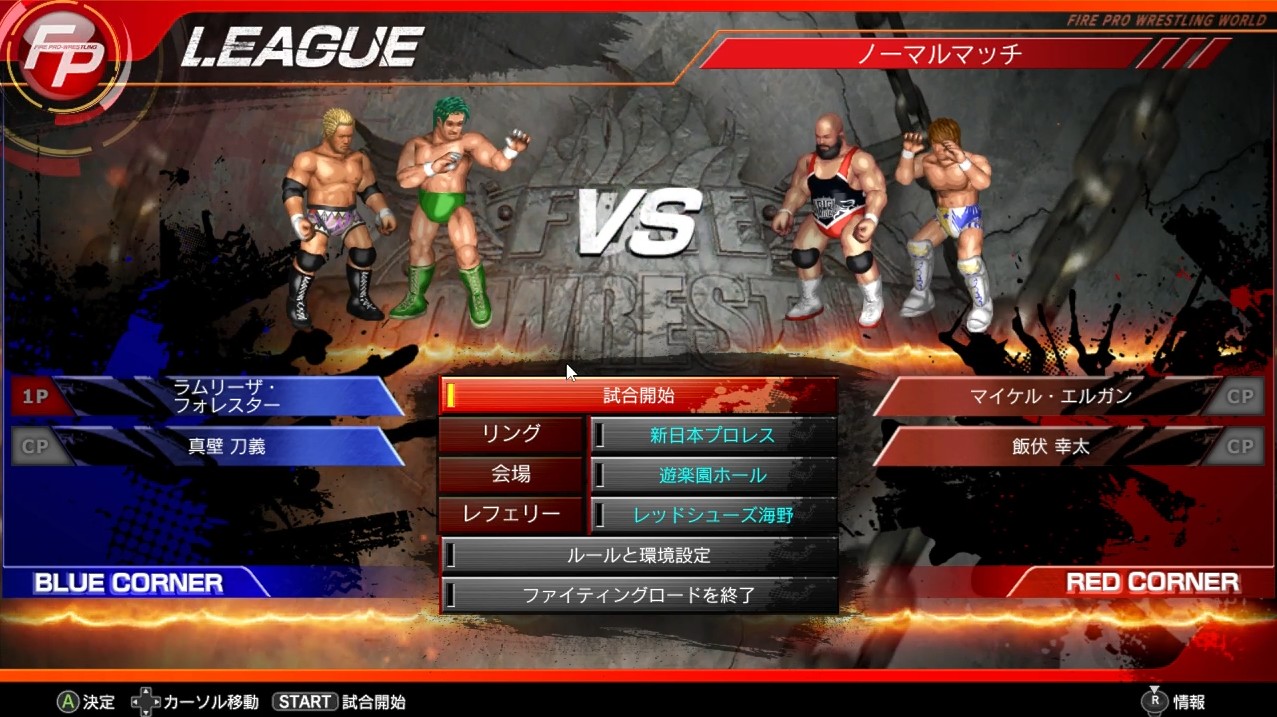Start the match with 試合開始
Image resolution: width=1277 pixels, height=717 pixels.
pyautogui.click(x=639, y=396)
